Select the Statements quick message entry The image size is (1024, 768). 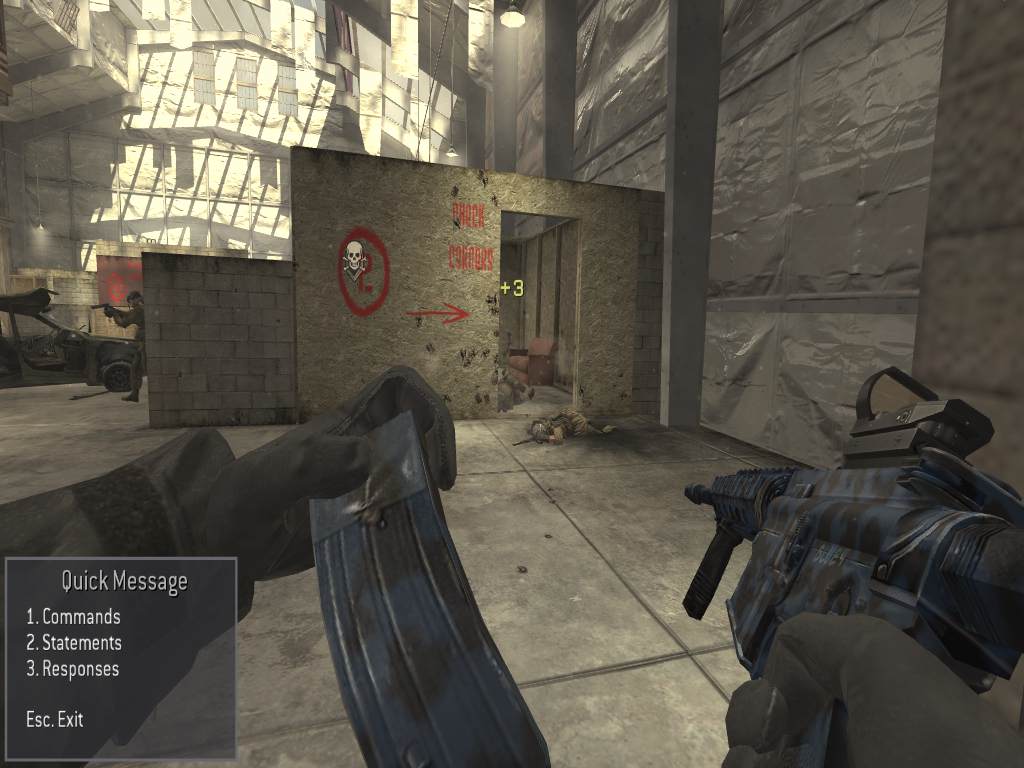(74, 643)
